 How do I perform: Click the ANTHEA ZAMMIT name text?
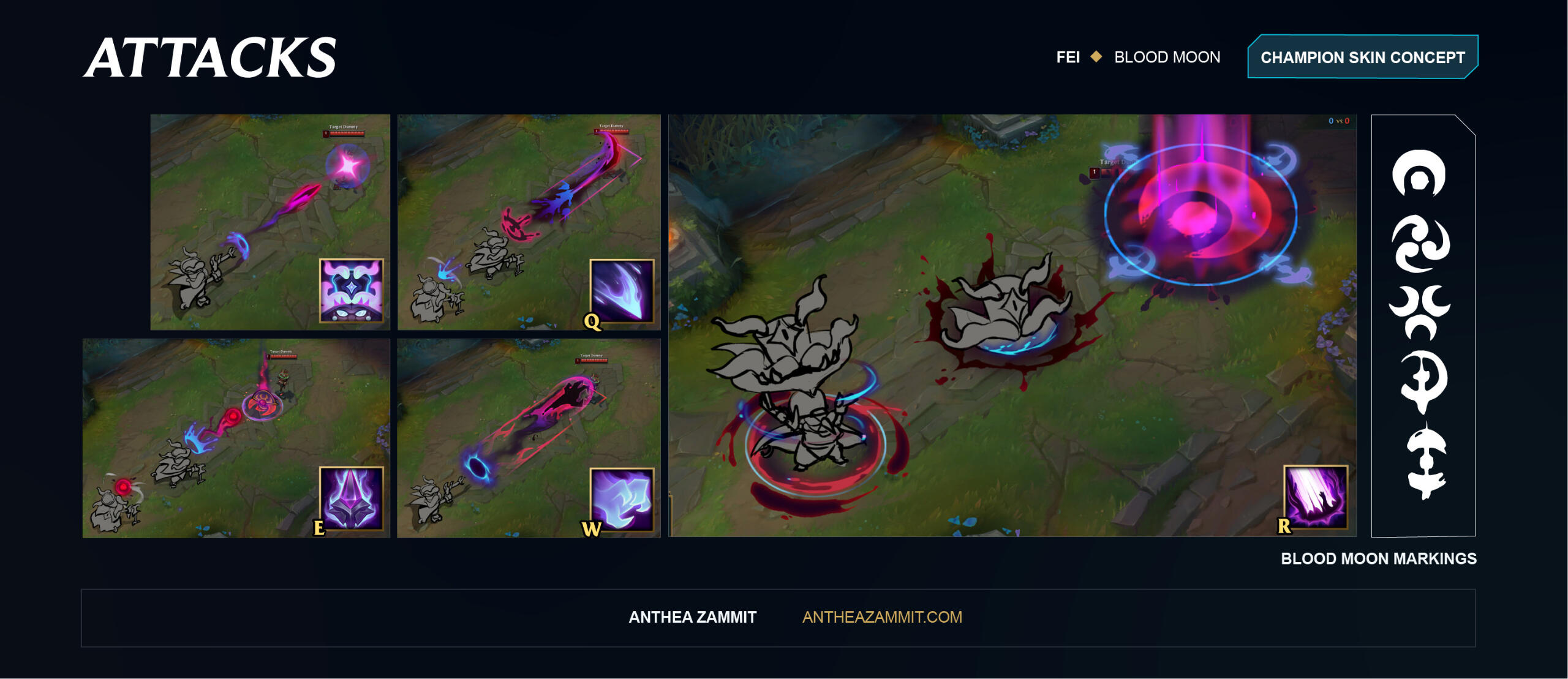692,618
